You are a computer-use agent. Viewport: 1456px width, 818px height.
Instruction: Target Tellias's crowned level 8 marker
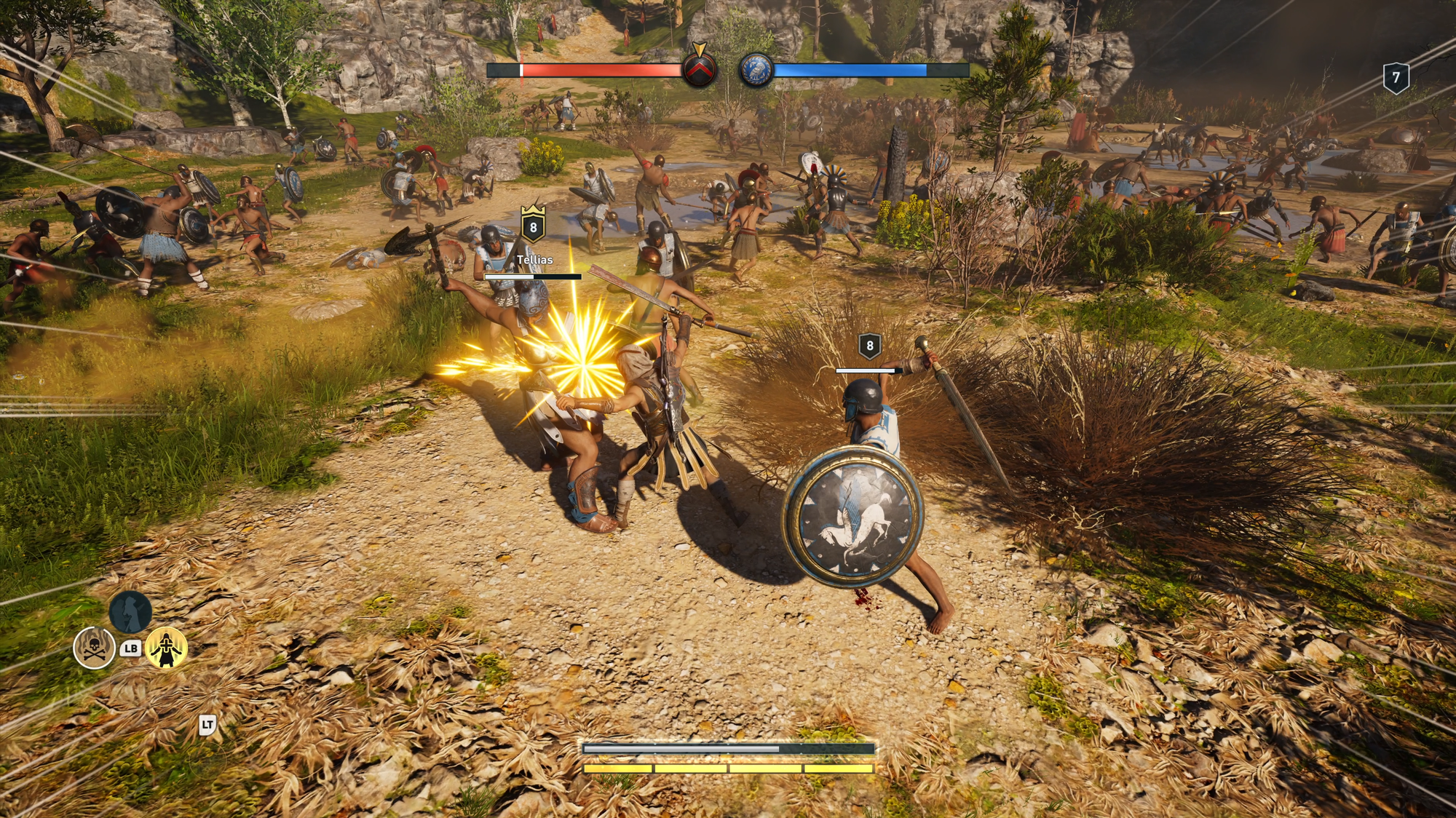coord(533,226)
